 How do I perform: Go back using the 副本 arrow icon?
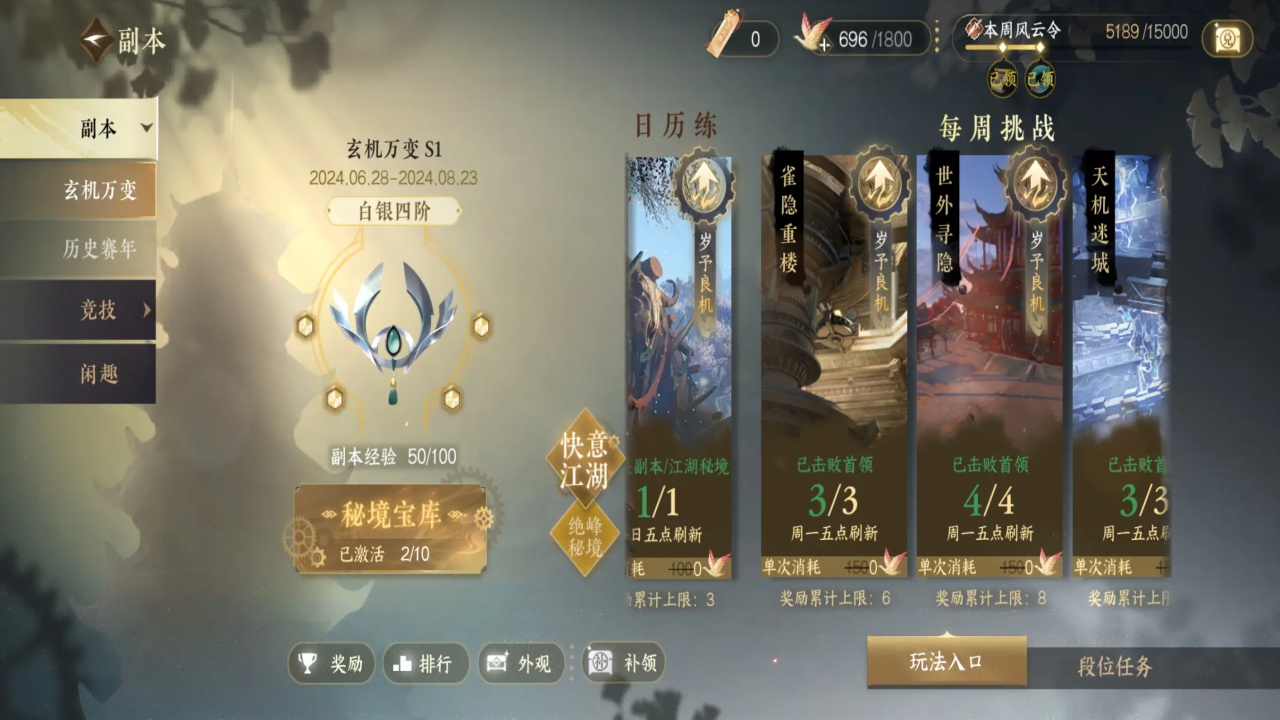click(x=97, y=41)
